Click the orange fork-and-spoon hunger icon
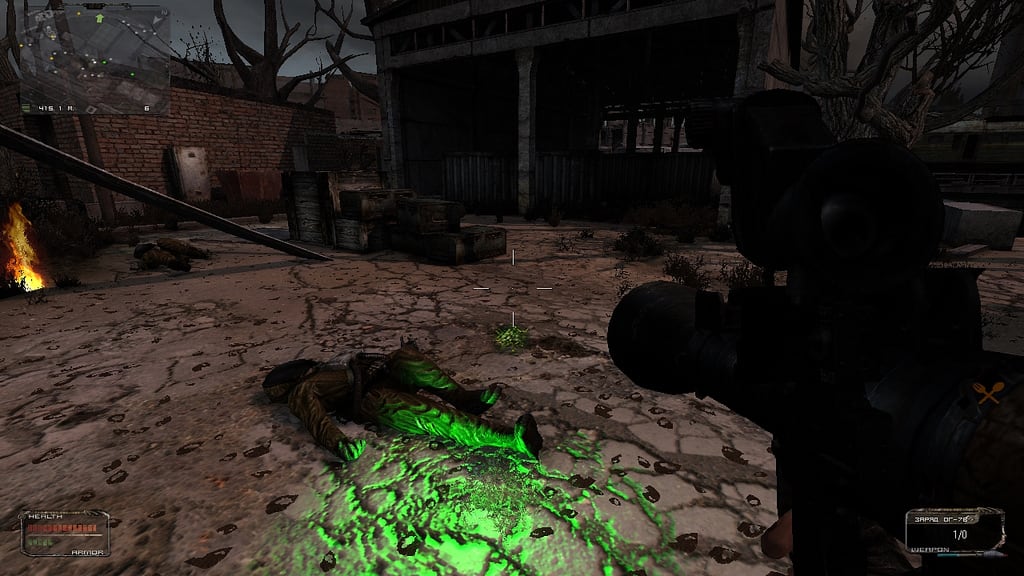Screen dimensions: 1024x576 pyautogui.click(x=987, y=394)
